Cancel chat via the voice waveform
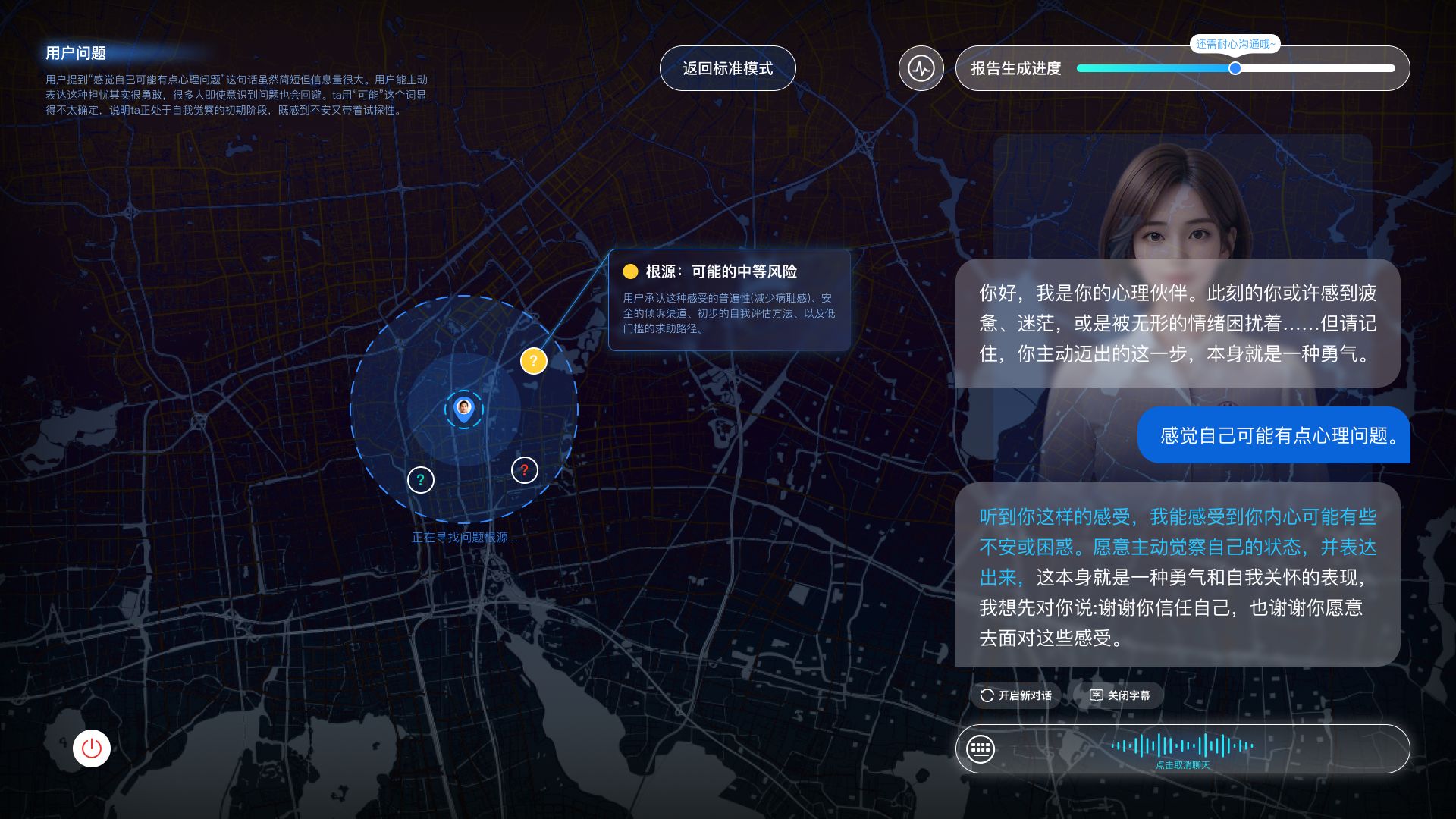Viewport: 1456px width, 819px height. (x=1182, y=748)
